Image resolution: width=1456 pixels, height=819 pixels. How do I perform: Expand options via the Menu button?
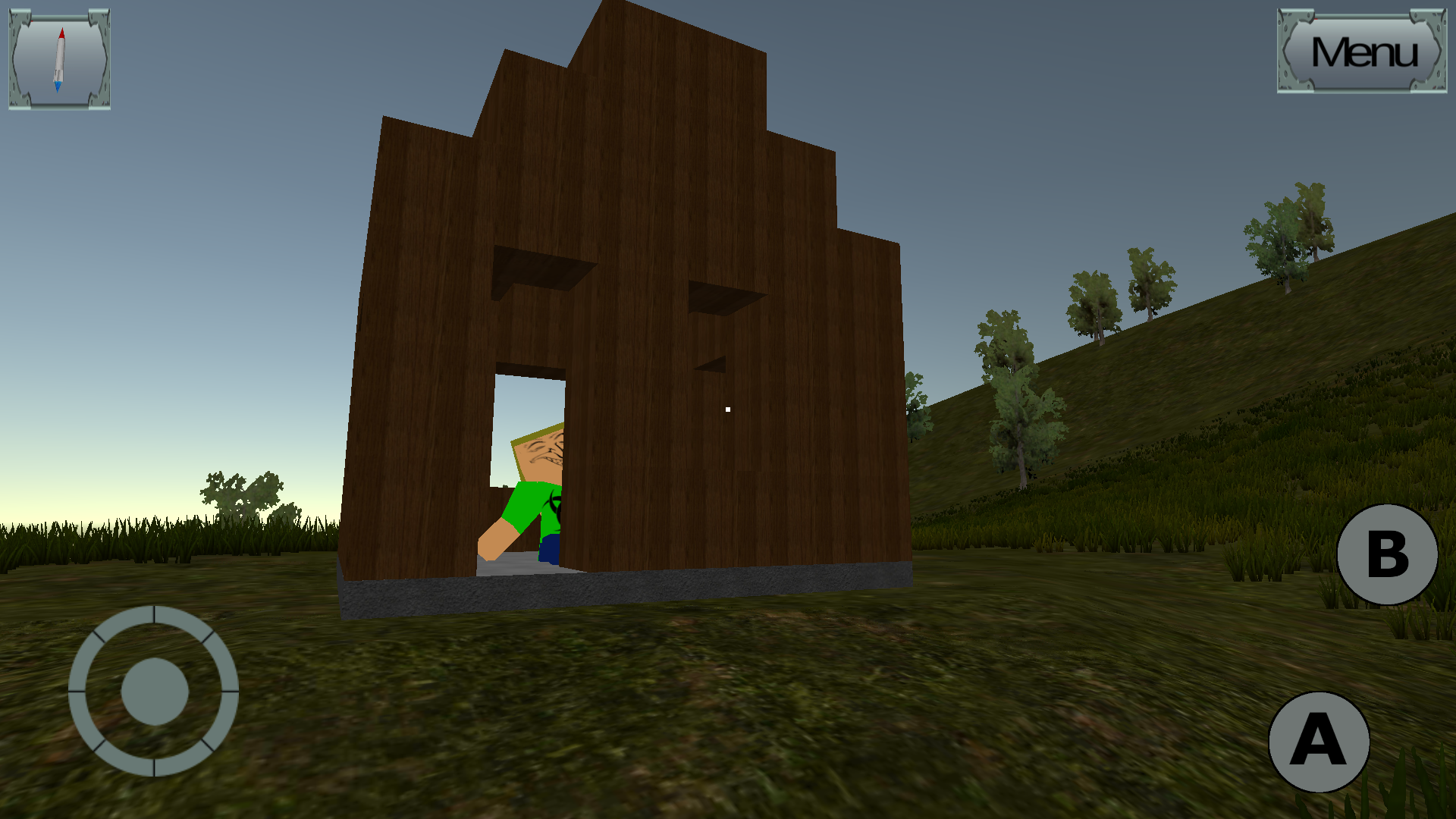click(x=1361, y=52)
